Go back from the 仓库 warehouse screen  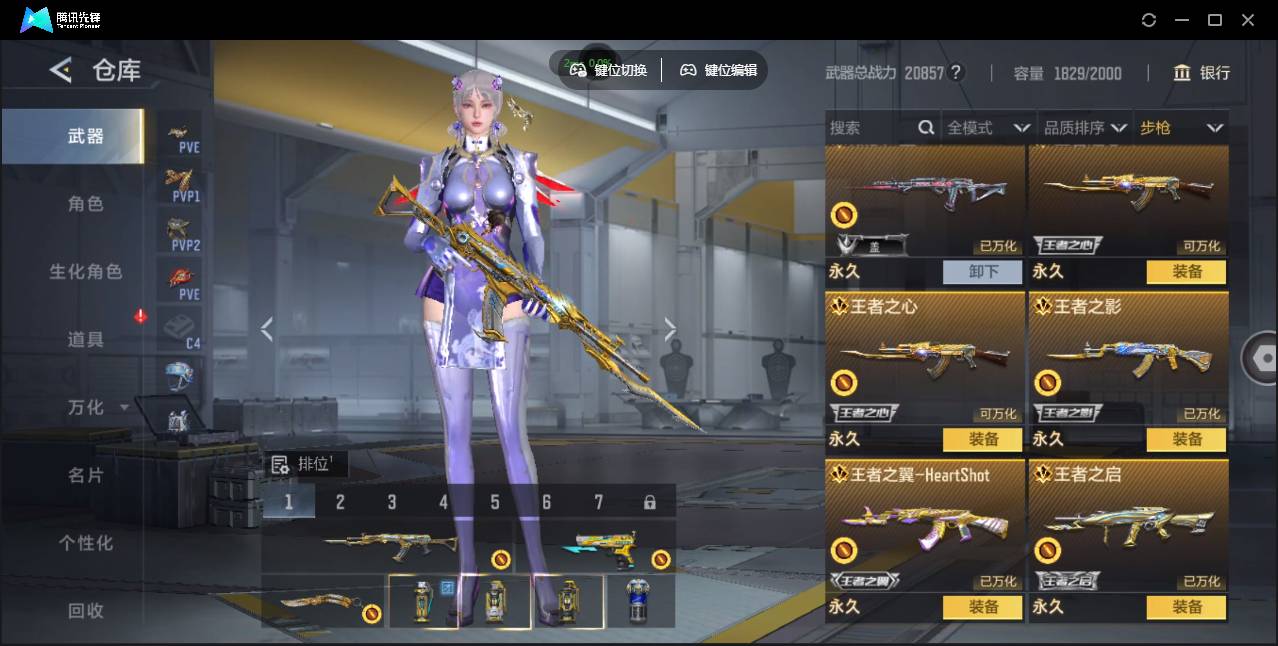pyautogui.click(x=61, y=70)
